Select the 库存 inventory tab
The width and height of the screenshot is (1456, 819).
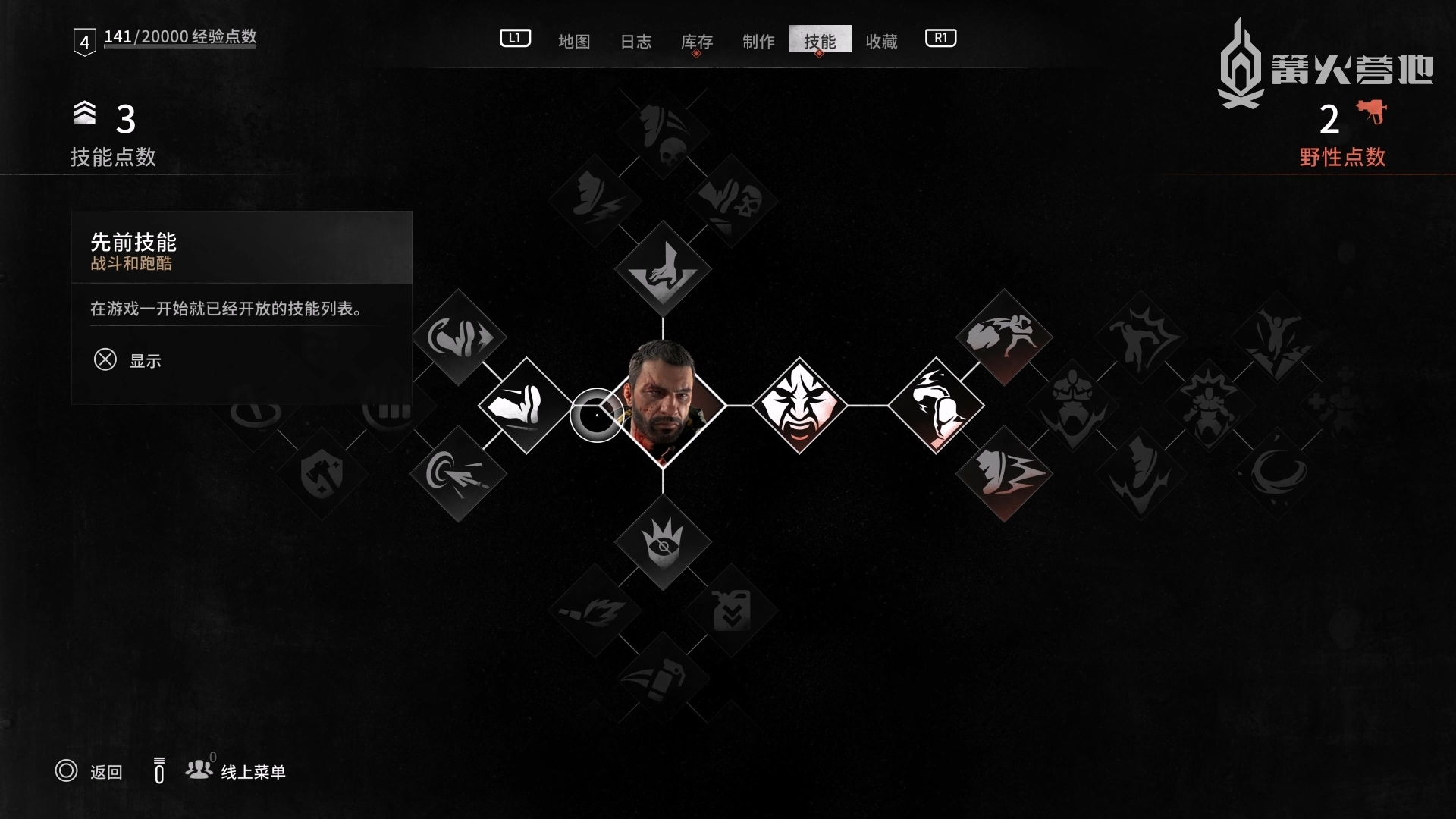coord(696,41)
